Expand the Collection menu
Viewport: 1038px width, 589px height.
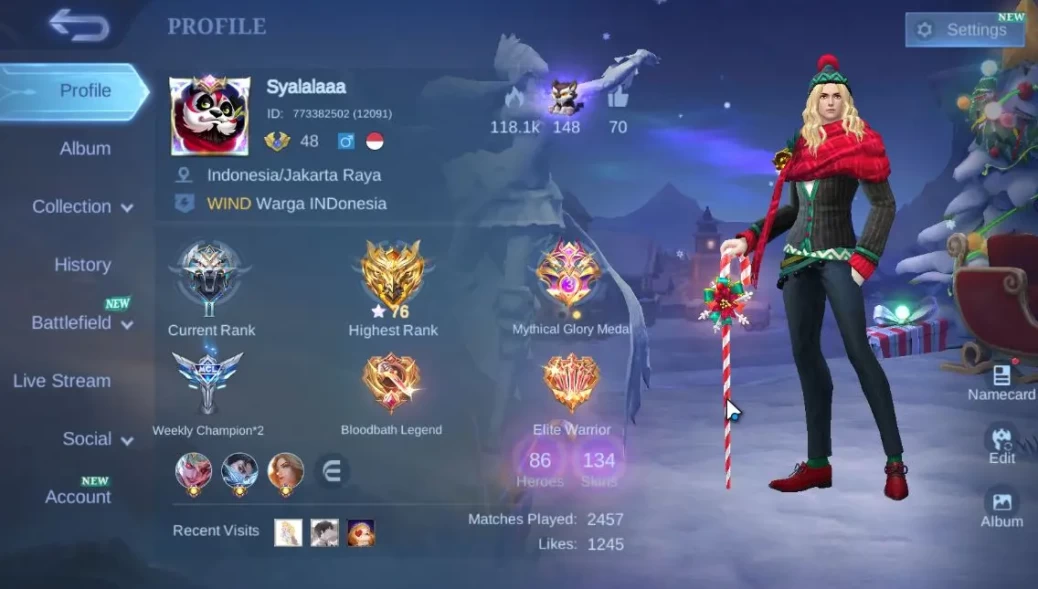(x=83, y=207)
